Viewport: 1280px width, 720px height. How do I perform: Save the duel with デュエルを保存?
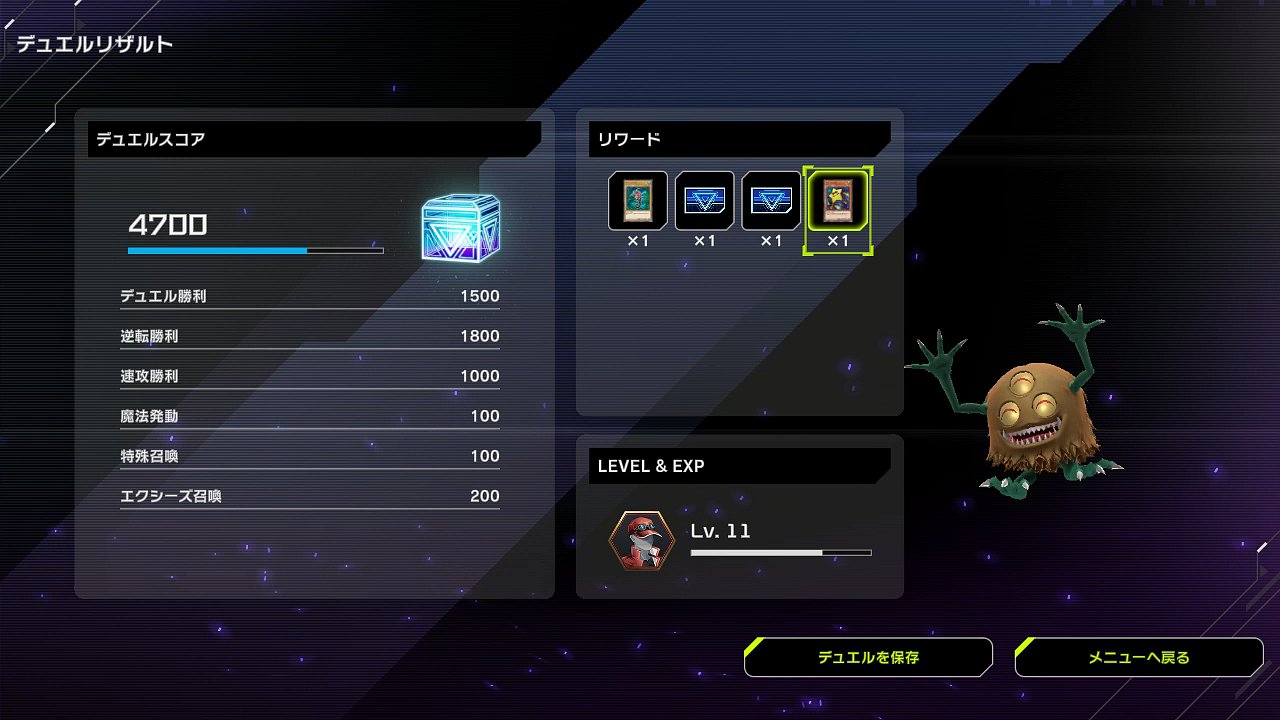coord(868,657)
